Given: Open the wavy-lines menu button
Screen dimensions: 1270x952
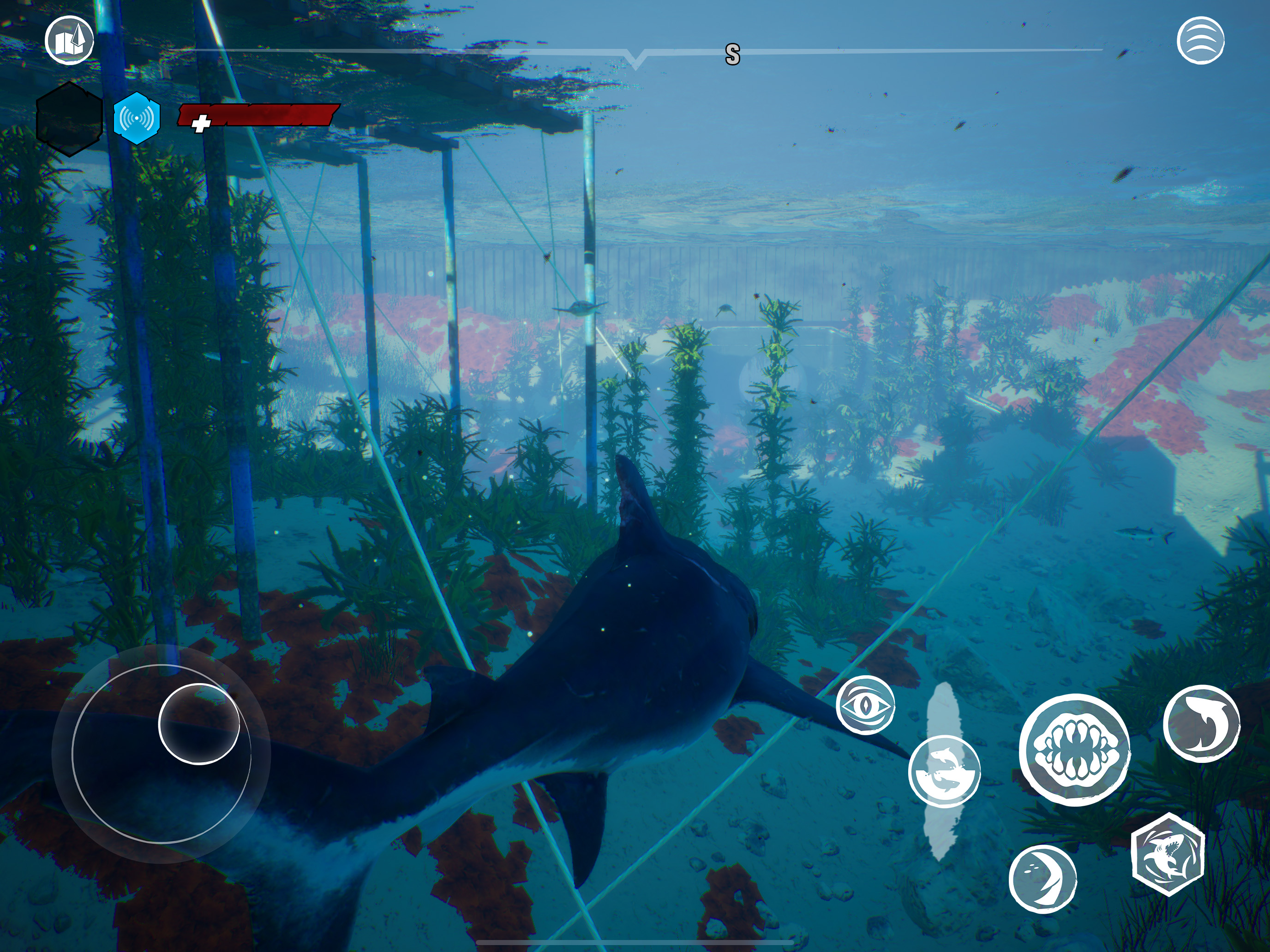Looking at the screenshot, I should (x=1200, y=40).
